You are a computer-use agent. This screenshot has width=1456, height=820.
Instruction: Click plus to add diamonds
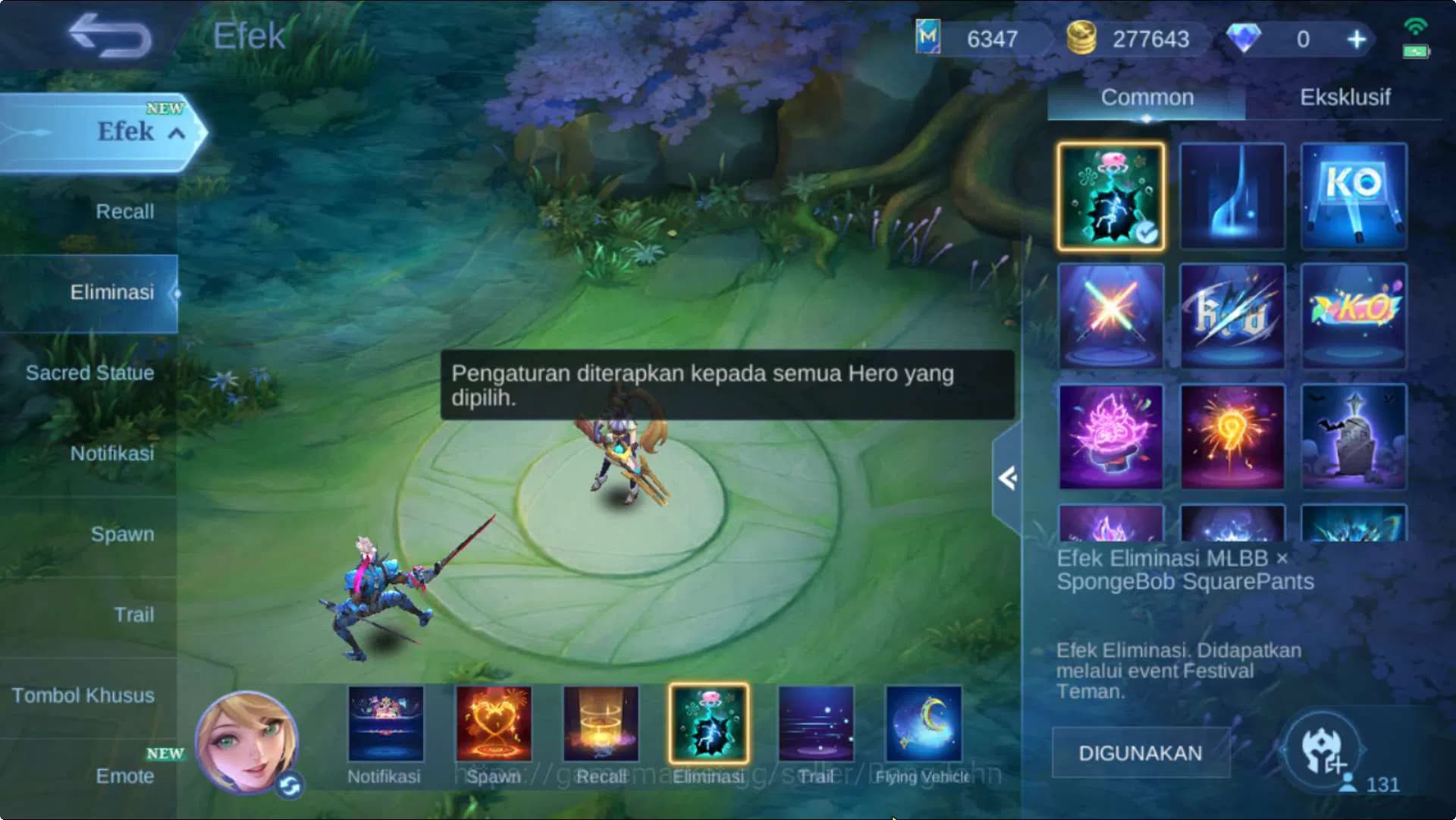click(1357, 39)
